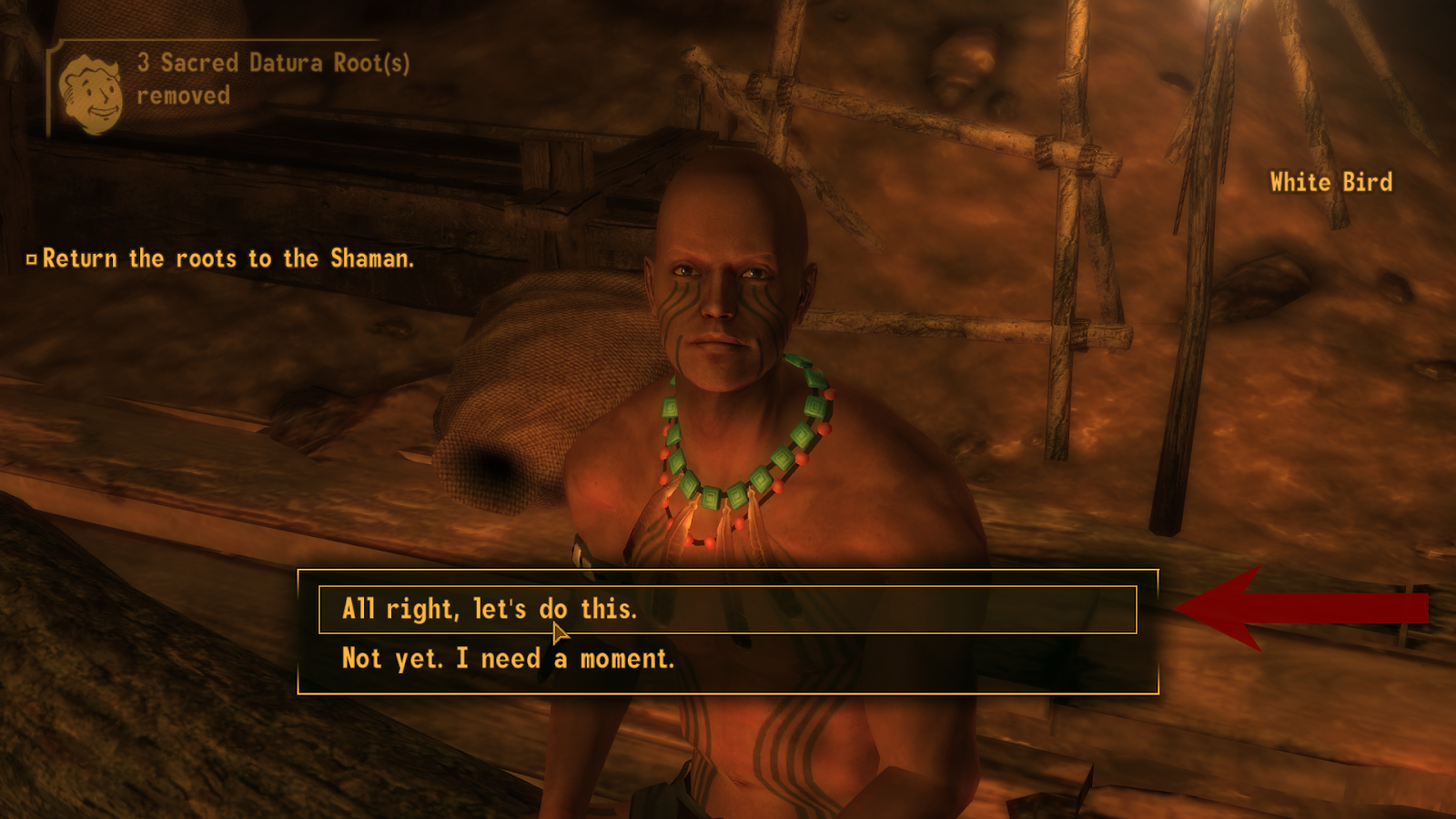Viewport: 1456px width, 819px height.
Task: Click the mouse cursor arrow in the dialogue box
Action: (557, 630)
